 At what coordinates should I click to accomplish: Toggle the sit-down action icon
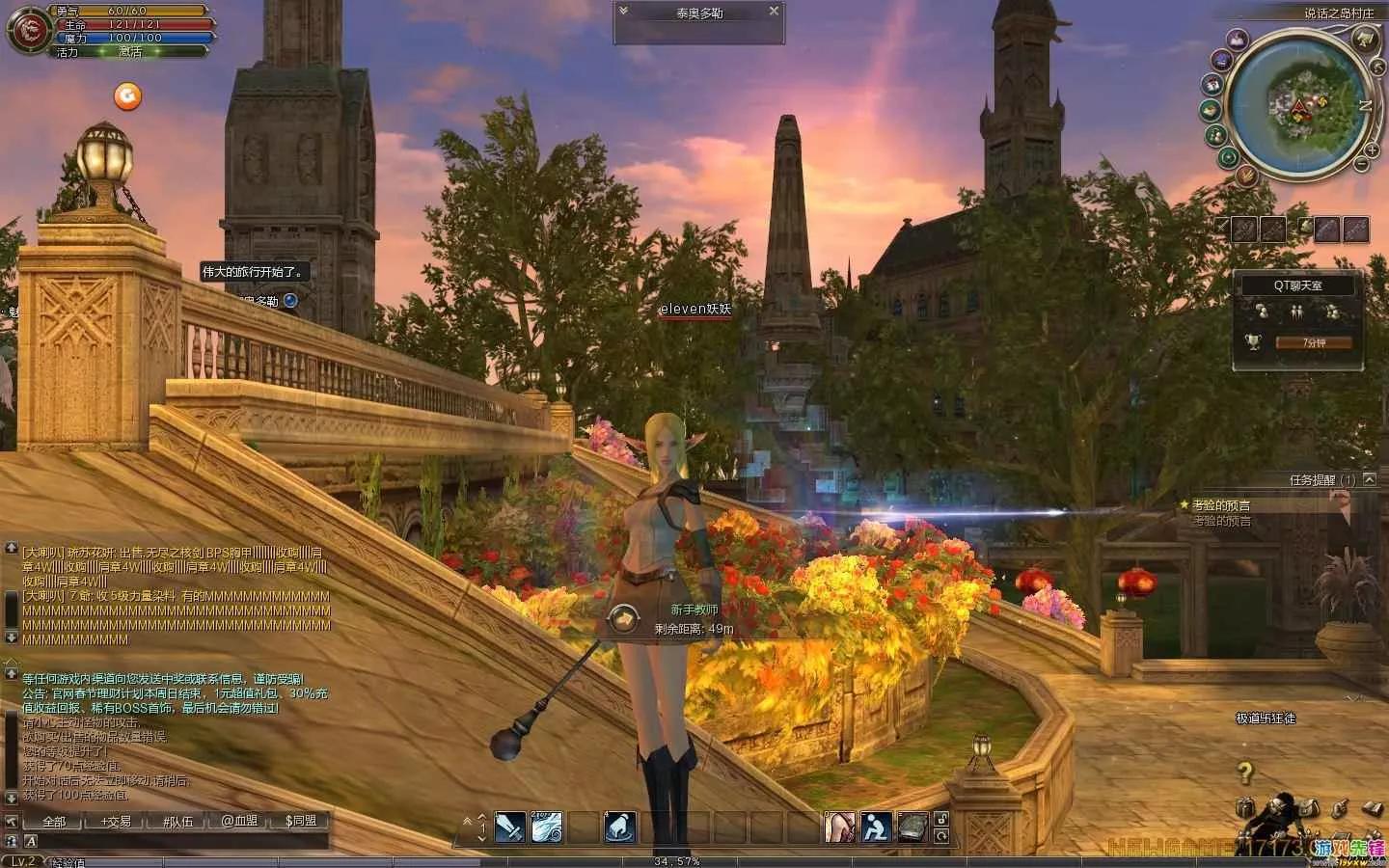[x=876, y=827]
